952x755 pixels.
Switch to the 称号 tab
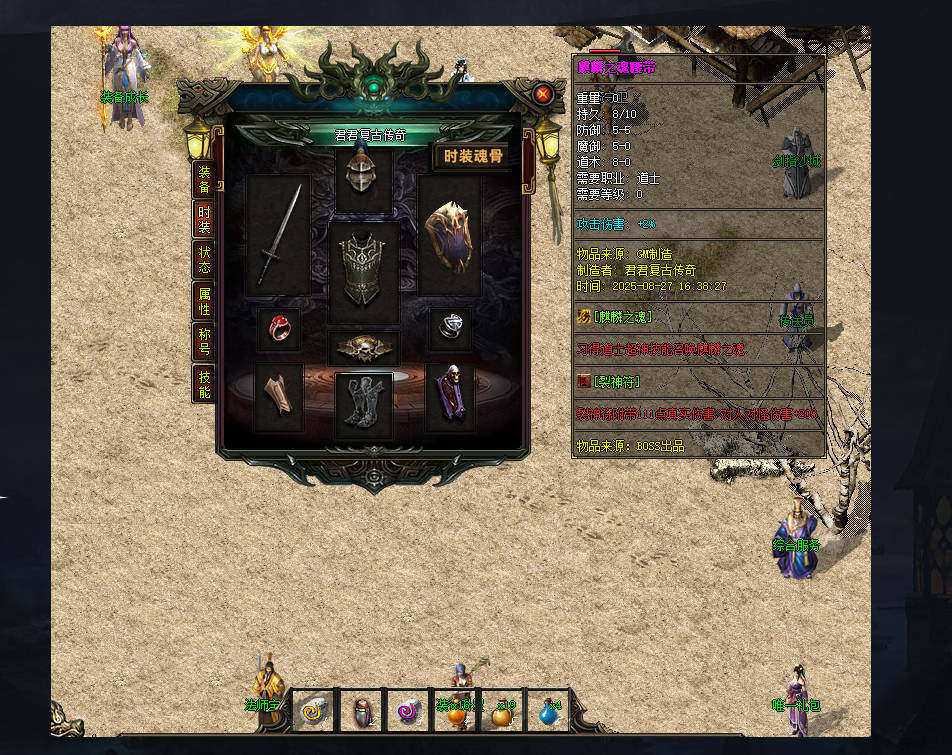point(204,342)
